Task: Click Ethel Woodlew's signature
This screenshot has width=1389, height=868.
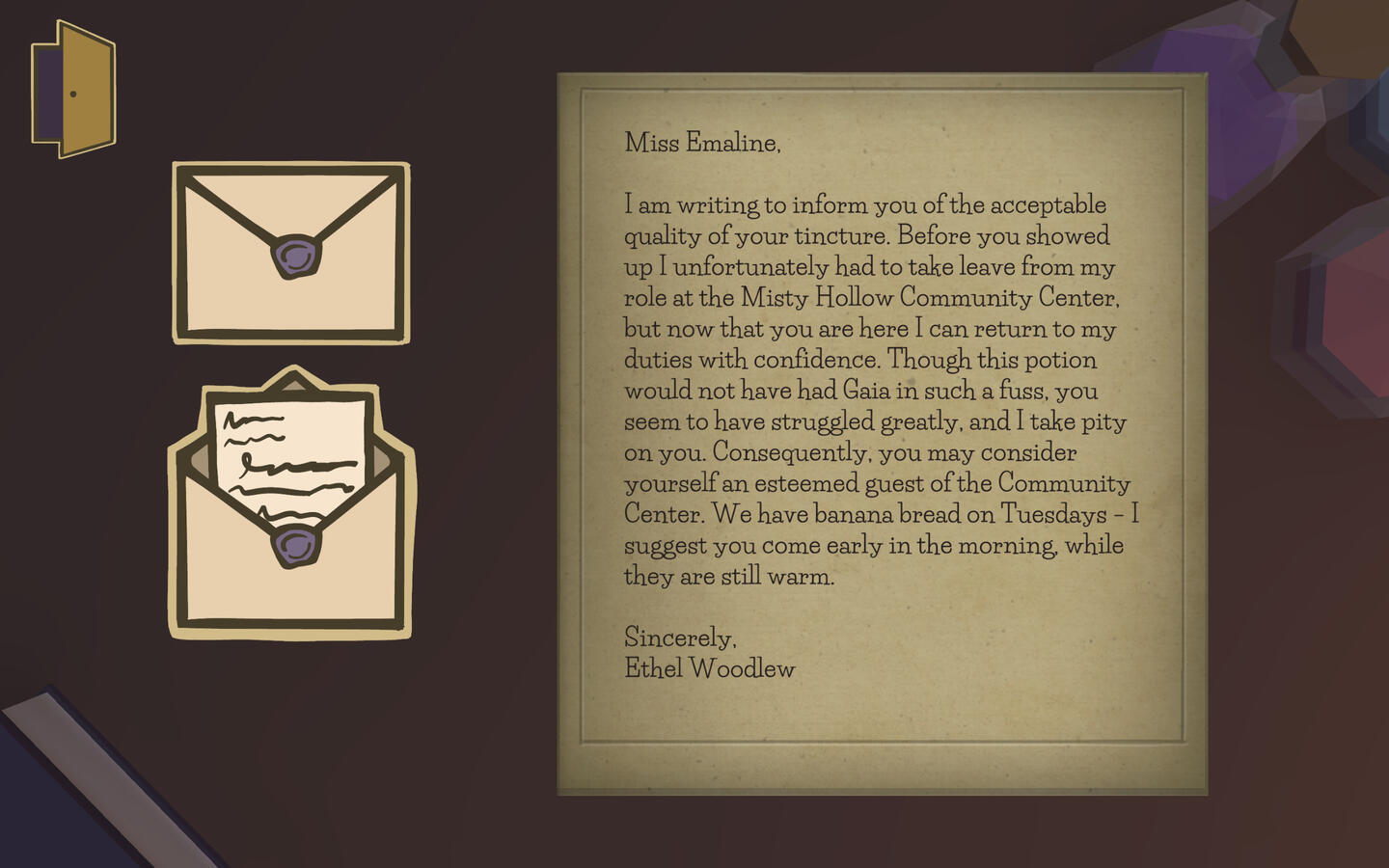Action: coord(710,667)
